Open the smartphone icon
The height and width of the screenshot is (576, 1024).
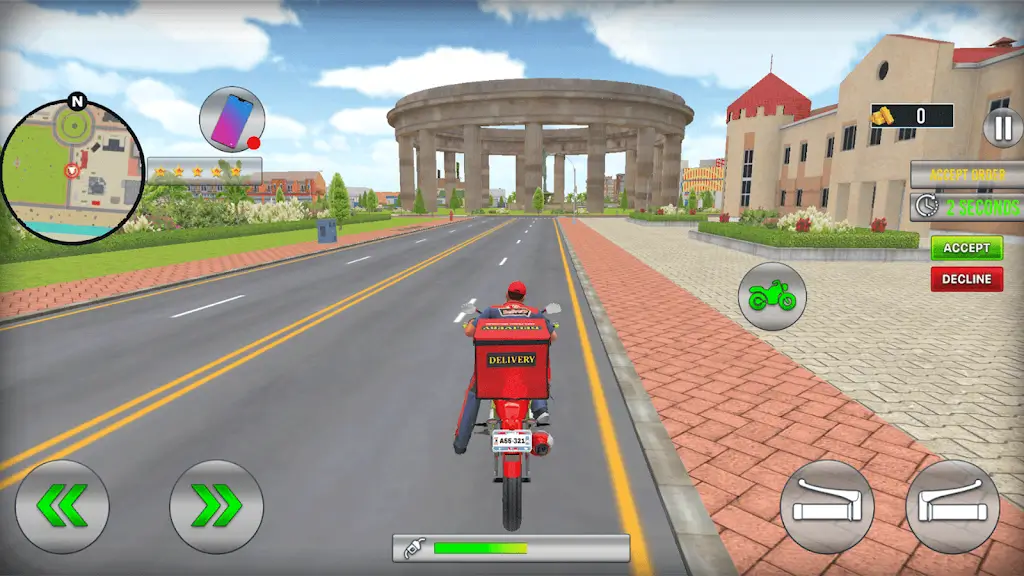[x=231, y=119]
